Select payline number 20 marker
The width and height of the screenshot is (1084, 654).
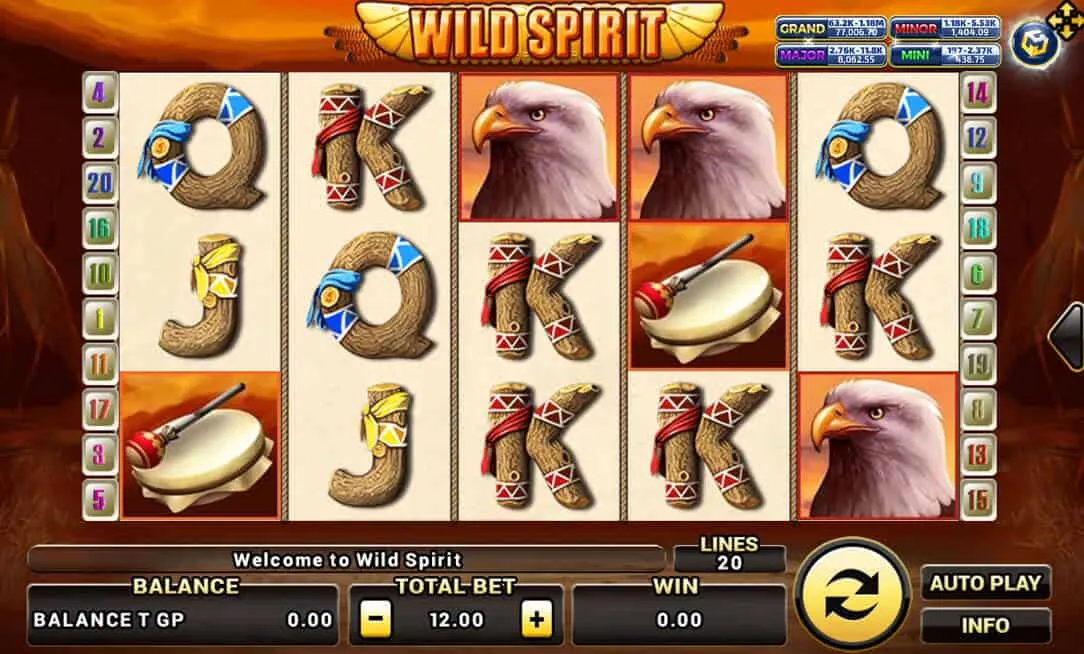[x=99, y=182]
